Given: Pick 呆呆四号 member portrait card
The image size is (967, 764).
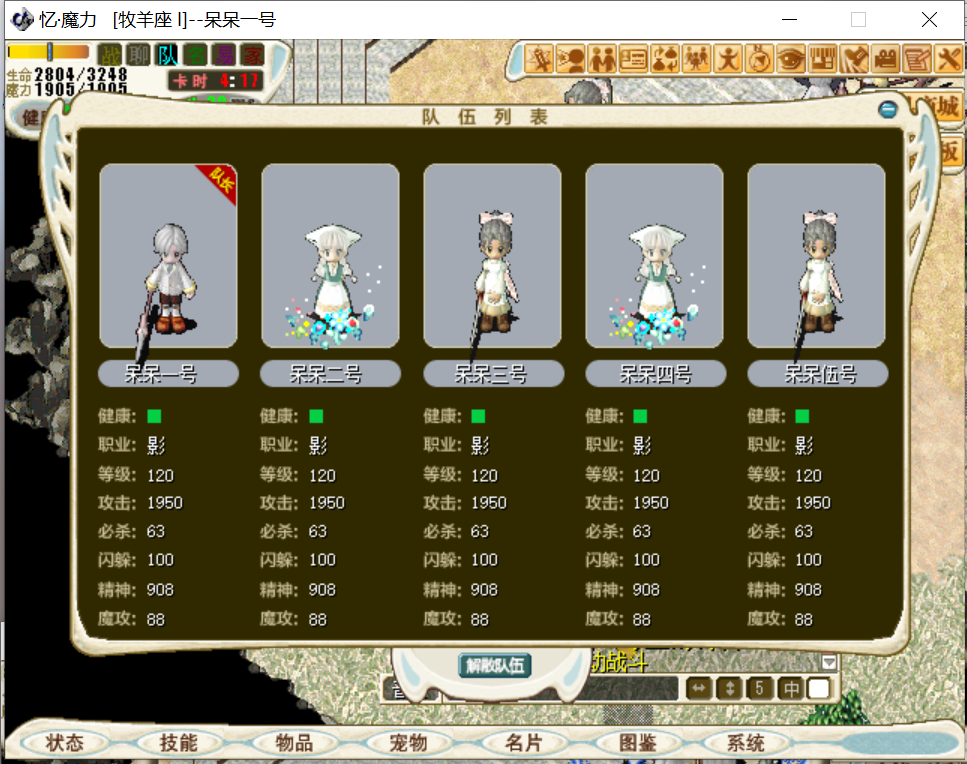Looking at the screenshot, I should click(x=654, y=256).
